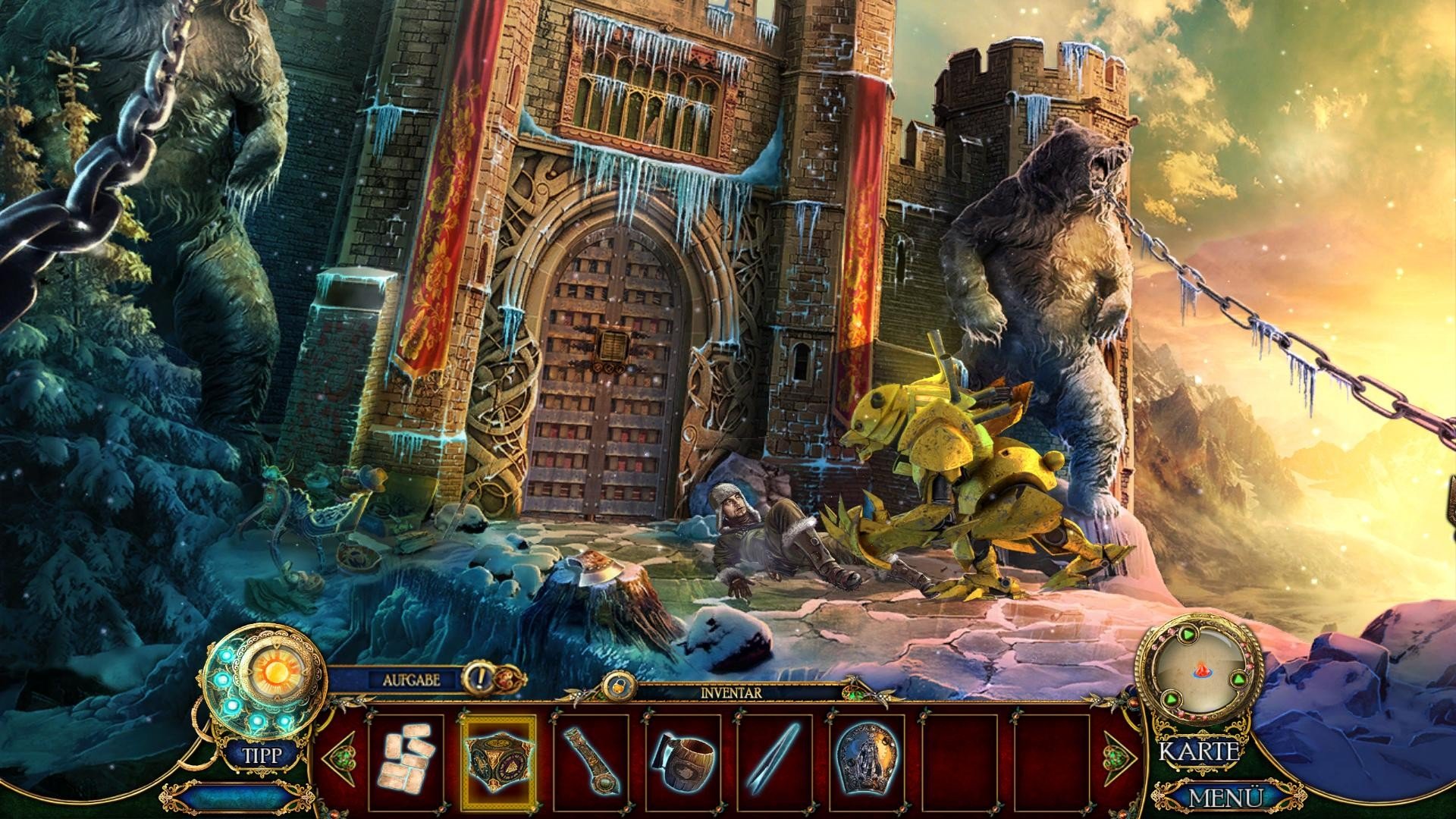
Task: Select the paper scraps inventory item
Action: click(x=405, y=761)
